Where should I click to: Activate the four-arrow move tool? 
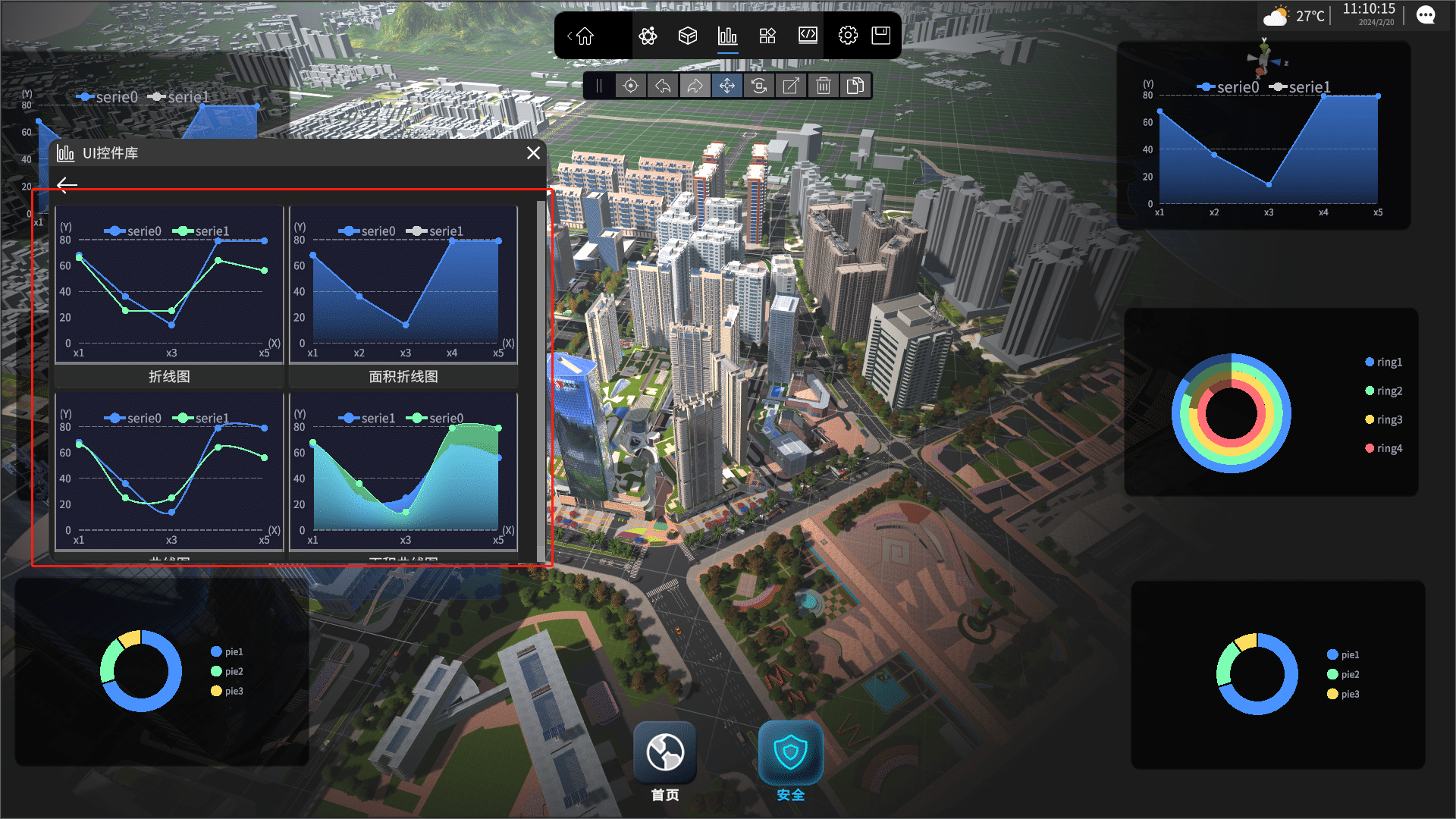727,86
